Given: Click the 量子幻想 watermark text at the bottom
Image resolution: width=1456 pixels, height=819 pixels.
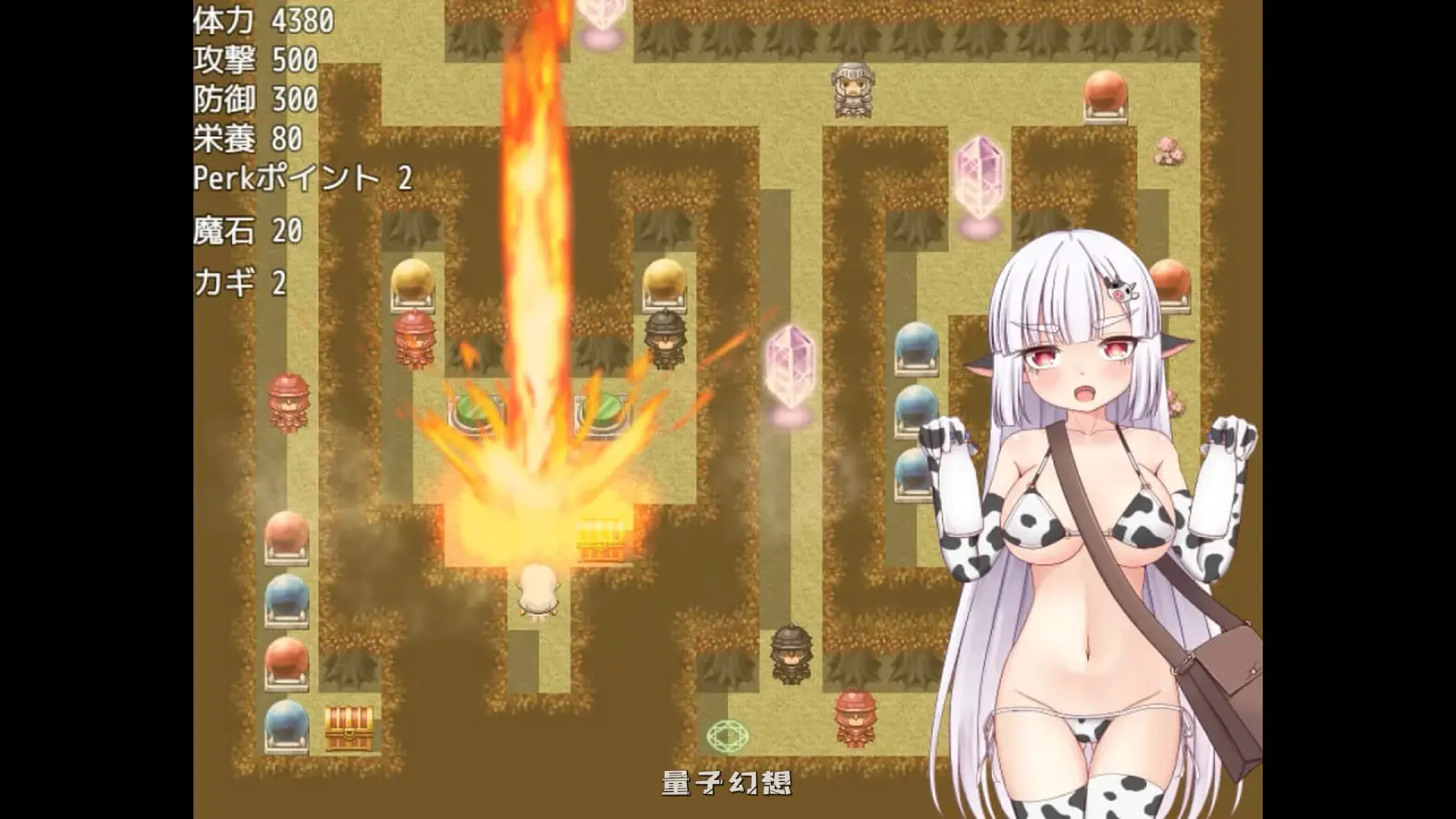Looking at the screenshot, I should (x=728, y=784).
